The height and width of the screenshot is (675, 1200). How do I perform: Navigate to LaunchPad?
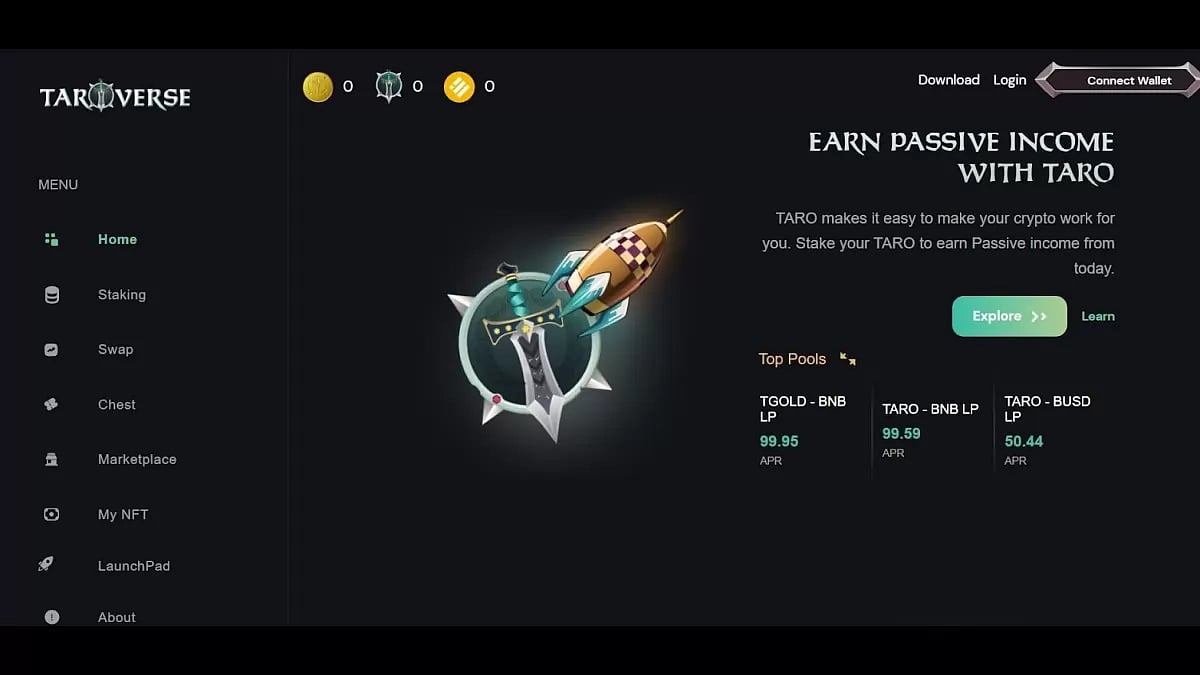(134, 566)
